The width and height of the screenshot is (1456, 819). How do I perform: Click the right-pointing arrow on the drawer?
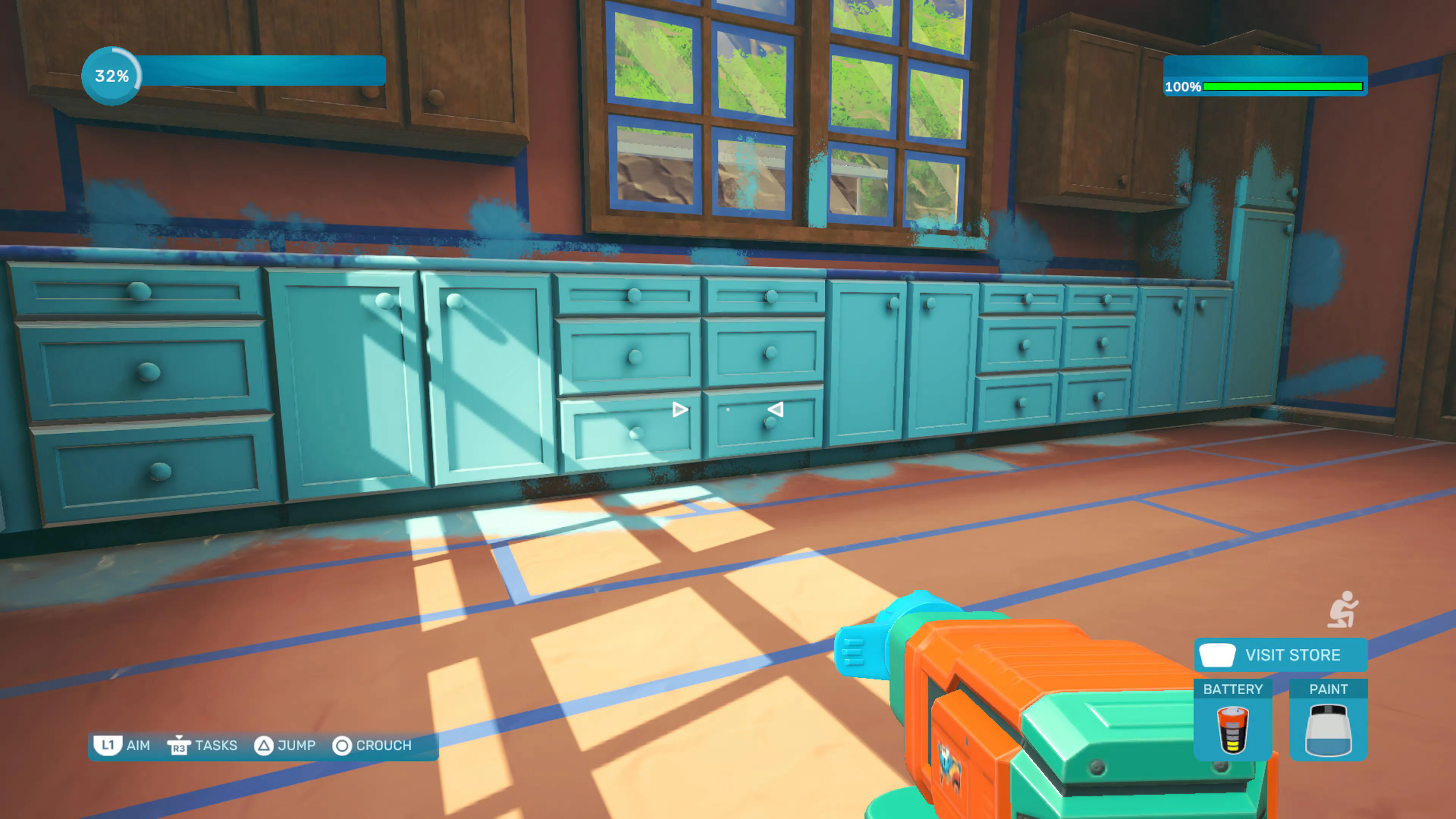(x=679, y=410)
